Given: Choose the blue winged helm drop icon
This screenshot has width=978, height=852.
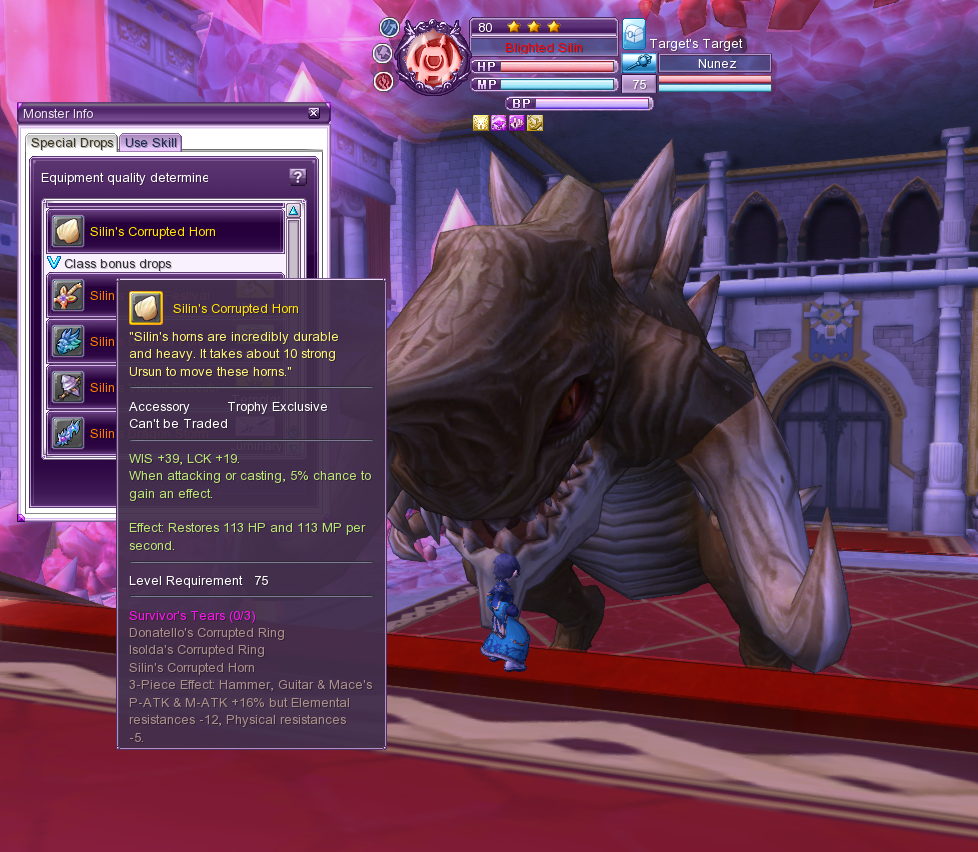Looking at the screenshot, I should tap(68, 341).
